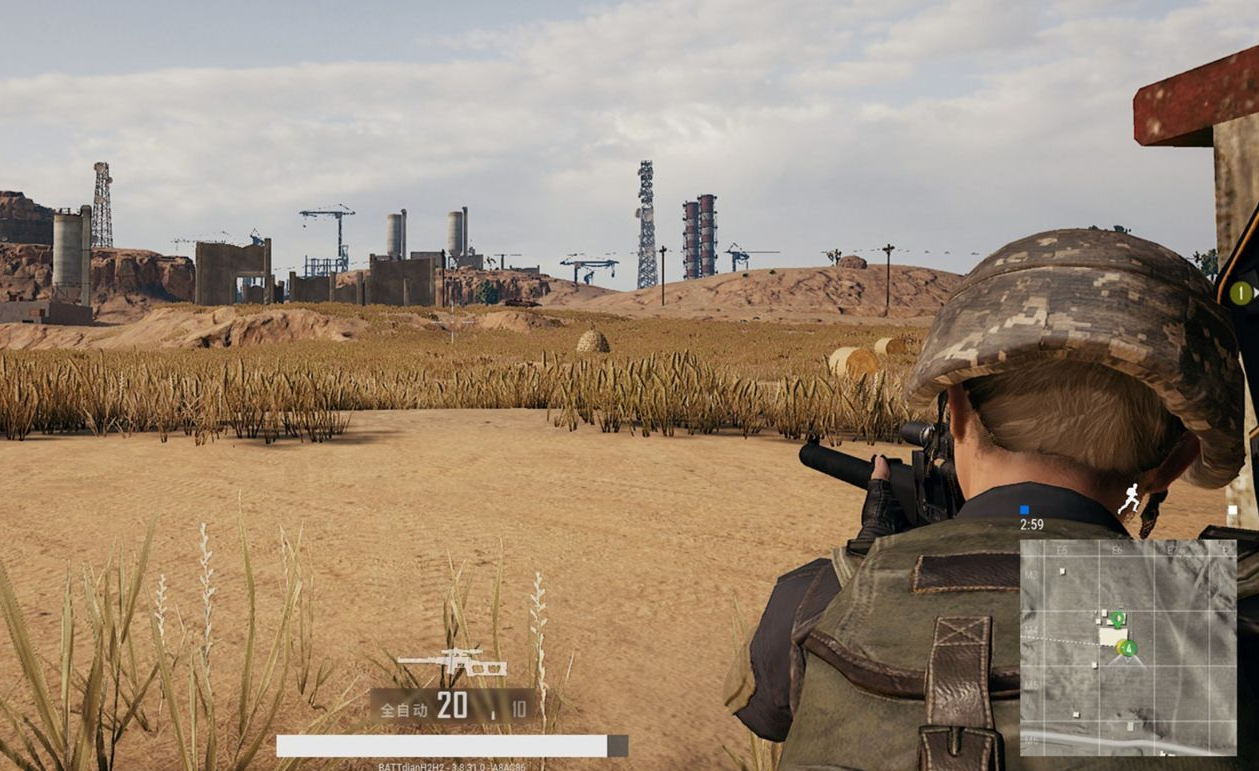Click the yellow teammate 1 marker

[1241, 293]
